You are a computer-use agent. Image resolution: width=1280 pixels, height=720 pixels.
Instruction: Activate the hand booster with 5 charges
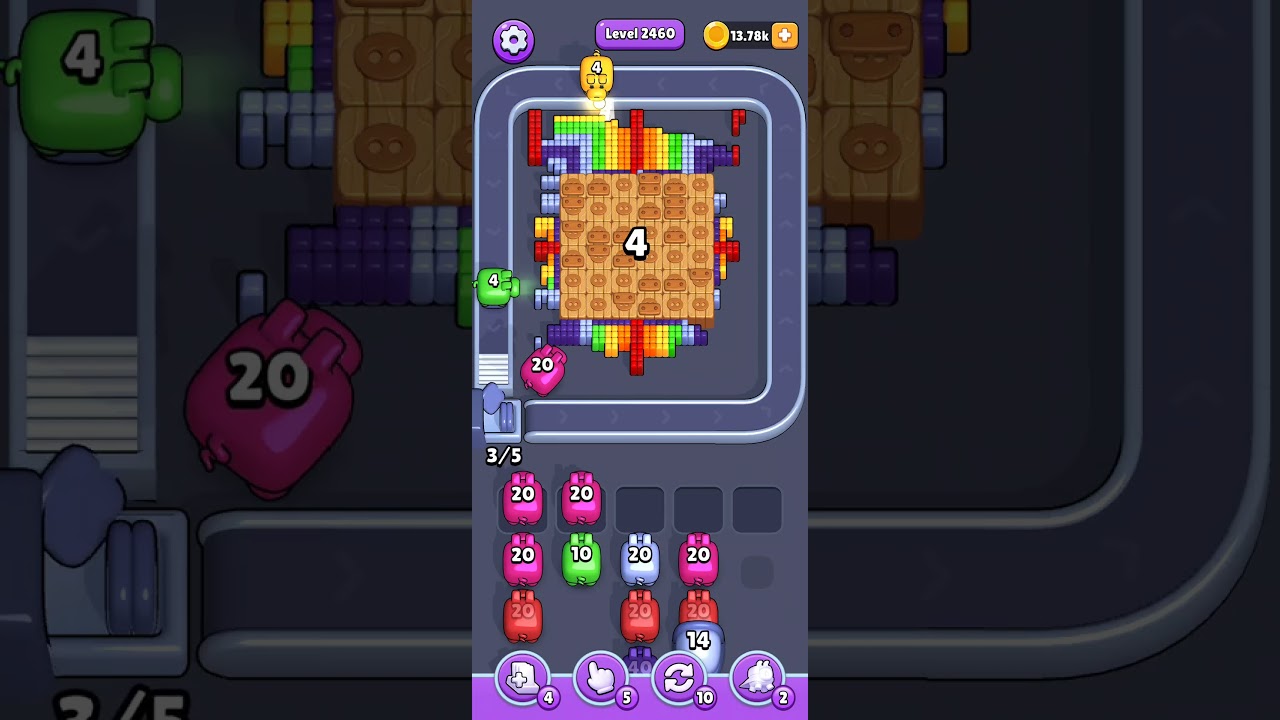click(x=601, y=678)
